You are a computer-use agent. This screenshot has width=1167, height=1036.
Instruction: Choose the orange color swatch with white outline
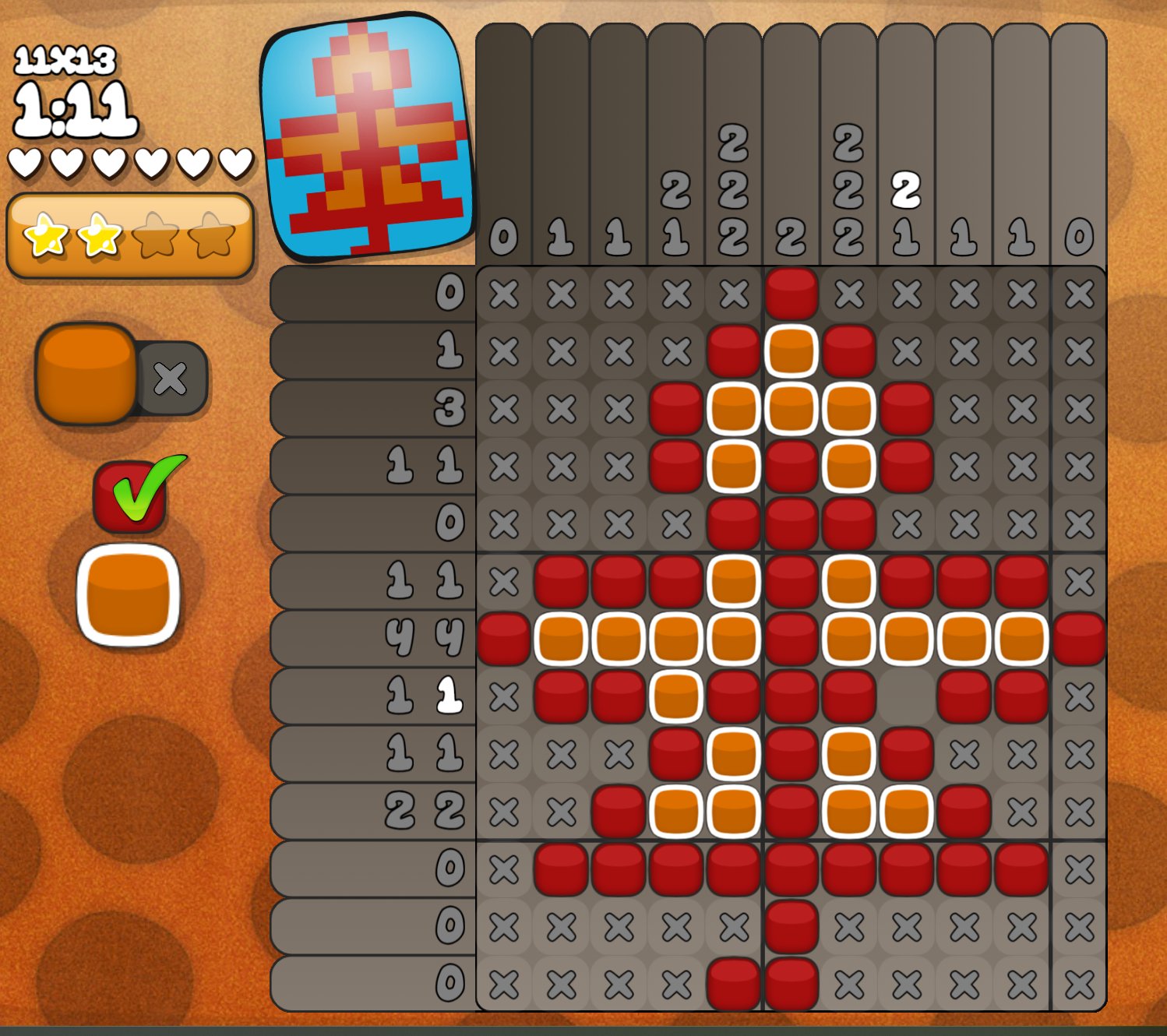click(129, 595)
